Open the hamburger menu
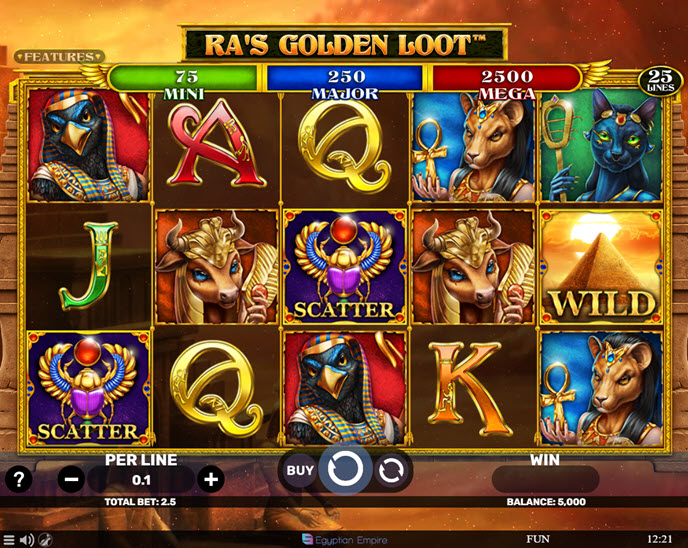688x548 pixels. pyautogui.click(x=9, y=540)
